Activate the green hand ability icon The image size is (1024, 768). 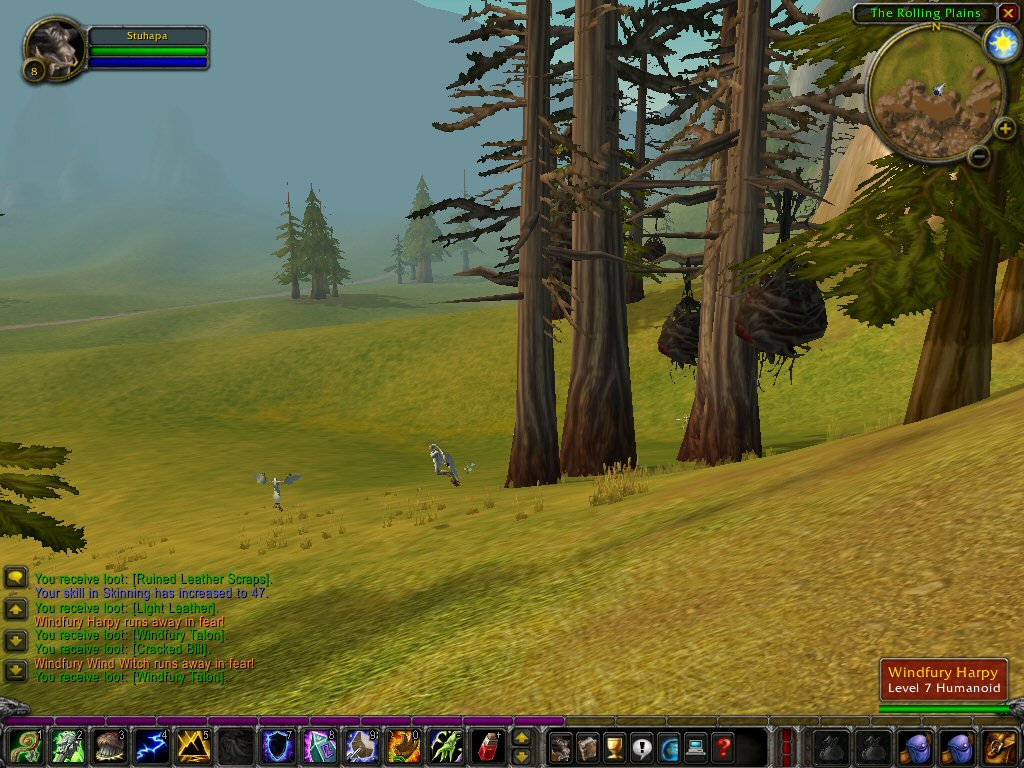445,746
